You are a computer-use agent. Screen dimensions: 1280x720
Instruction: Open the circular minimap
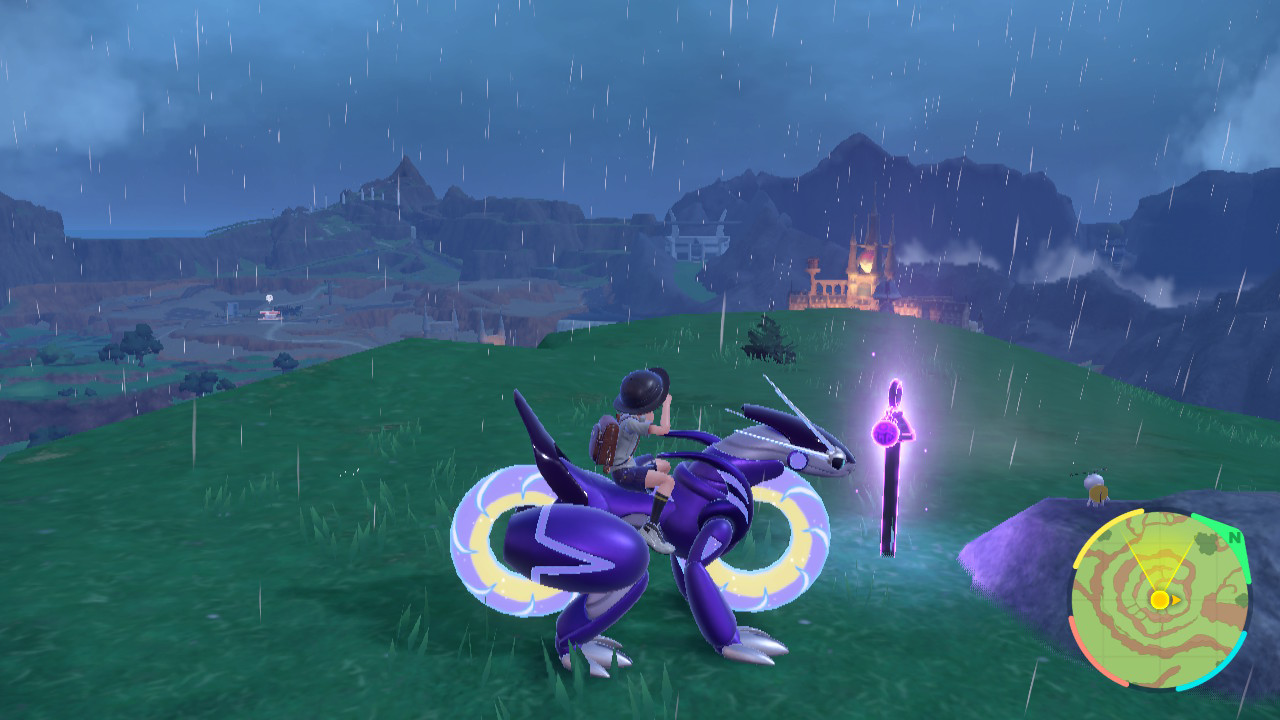[x=1158, y=598]
